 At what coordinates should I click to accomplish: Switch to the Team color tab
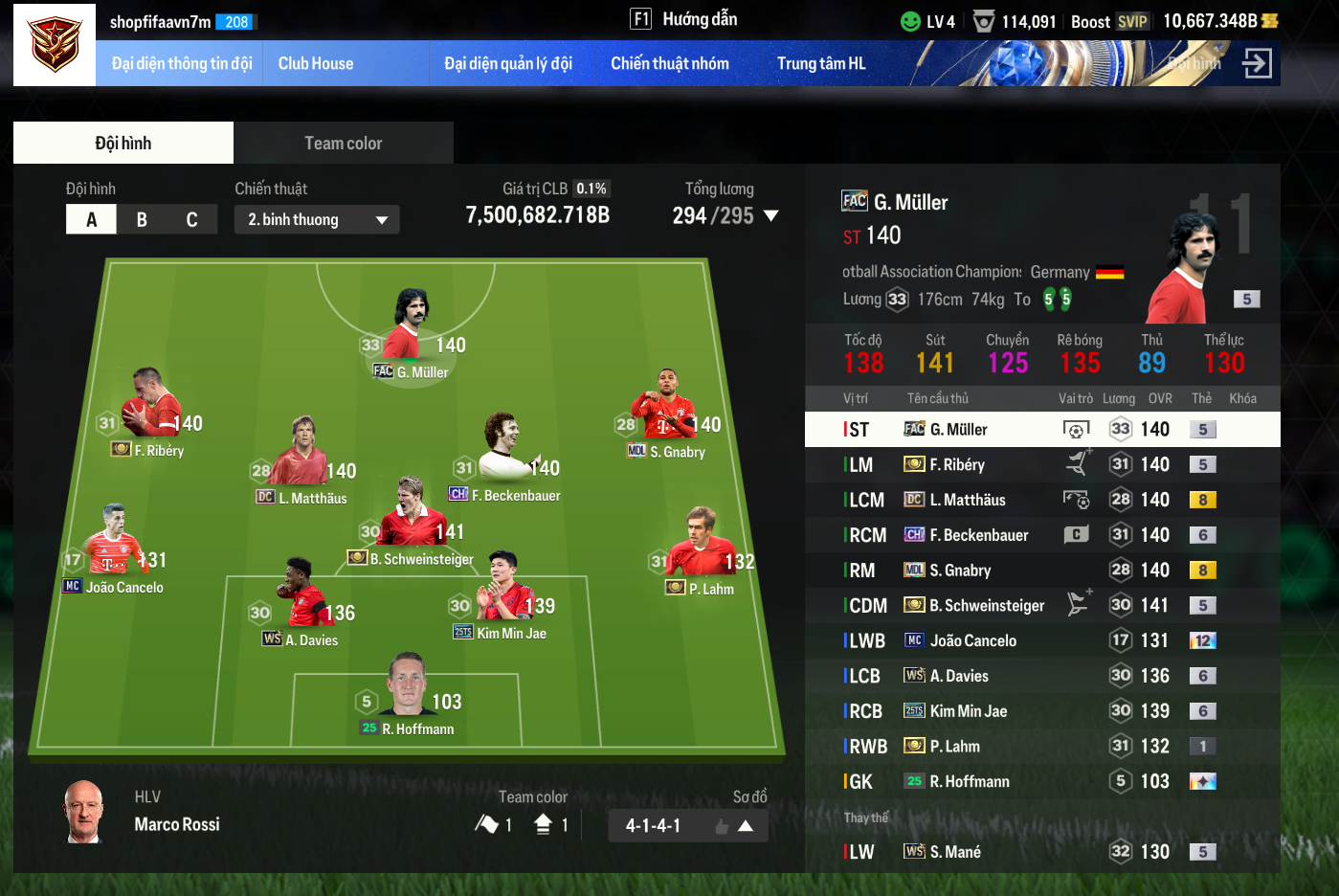point(343,143)
